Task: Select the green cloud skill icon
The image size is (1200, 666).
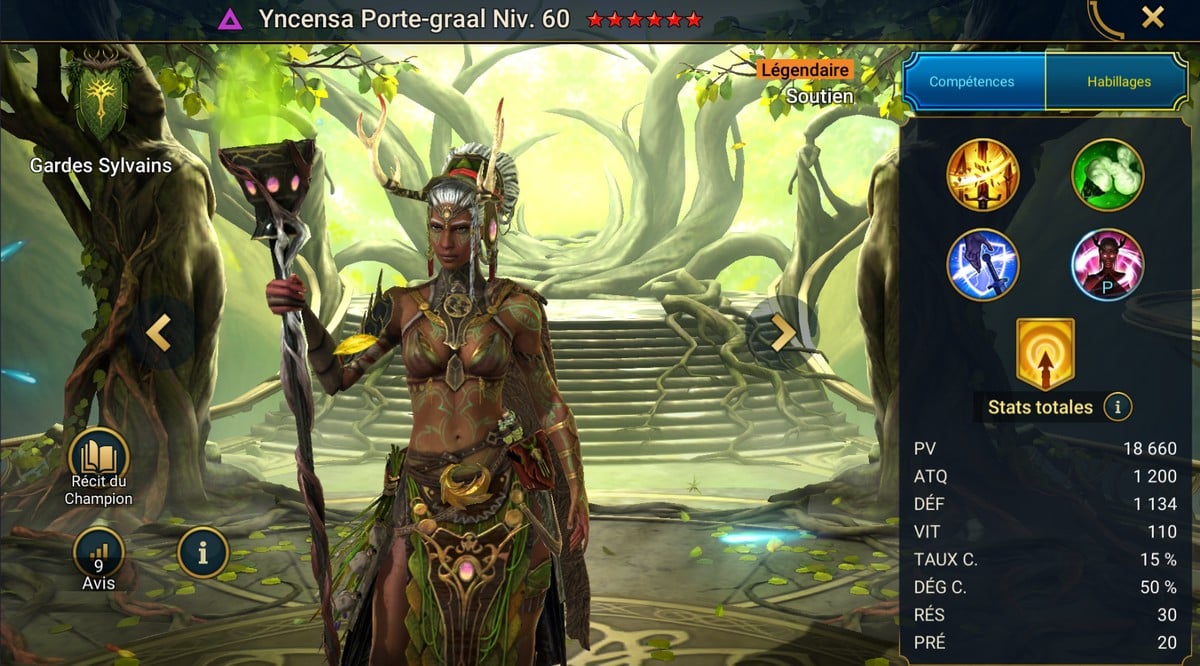Action: pos(1108,174)
